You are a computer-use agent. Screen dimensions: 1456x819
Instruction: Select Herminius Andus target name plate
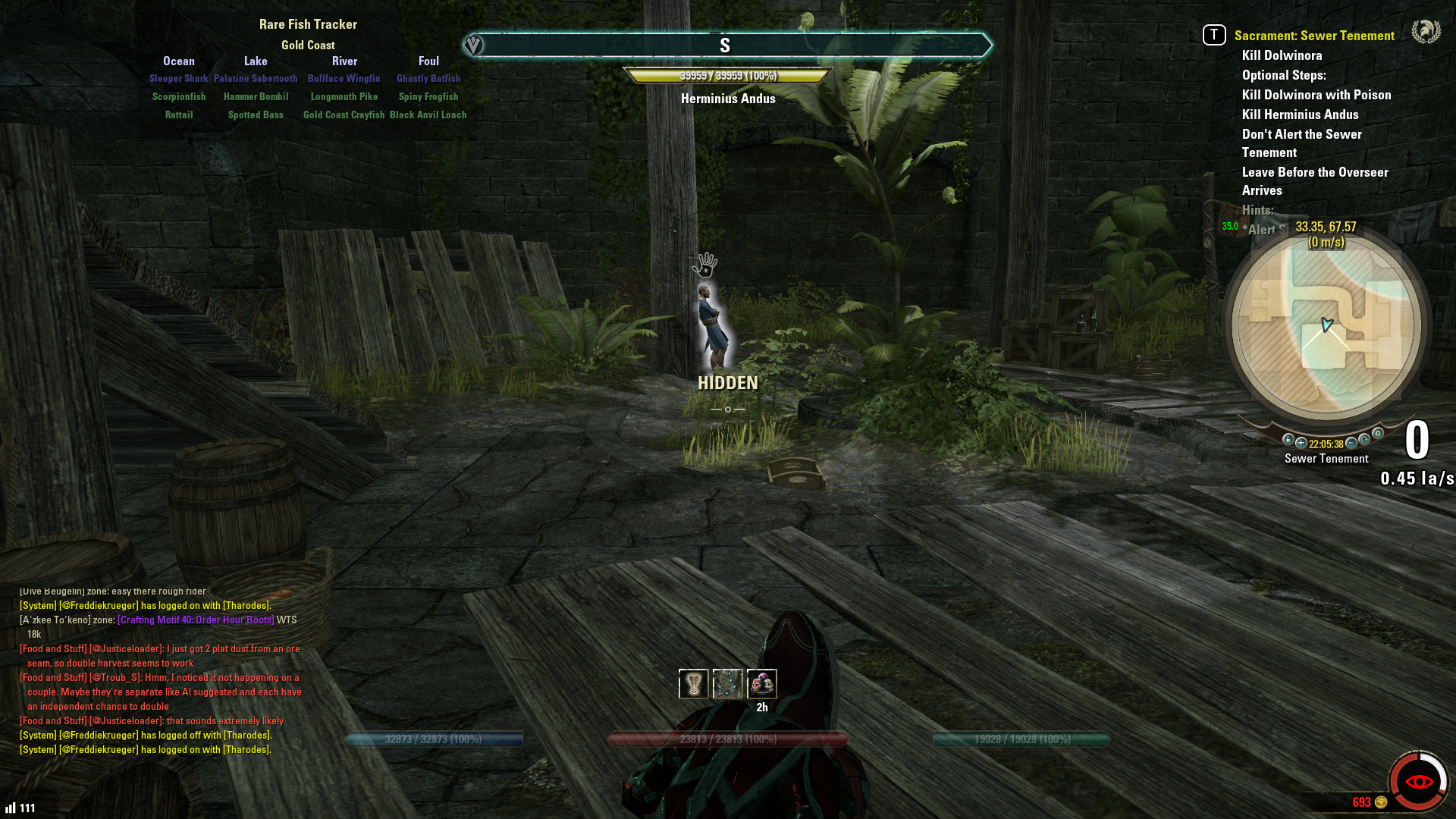click(728, 99)
